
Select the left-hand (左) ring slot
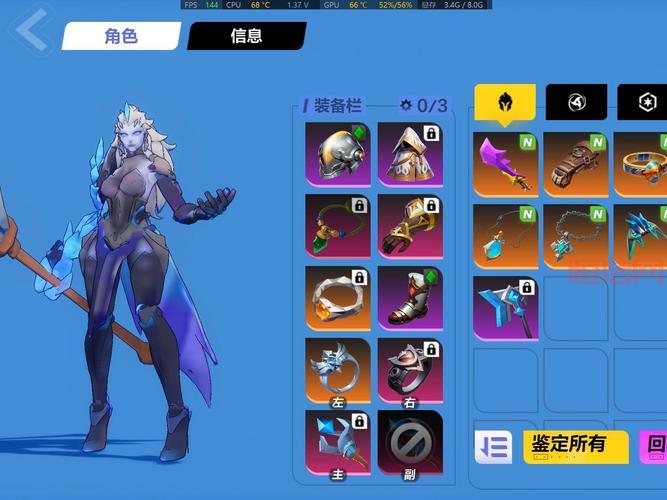(x=338, y=370)
